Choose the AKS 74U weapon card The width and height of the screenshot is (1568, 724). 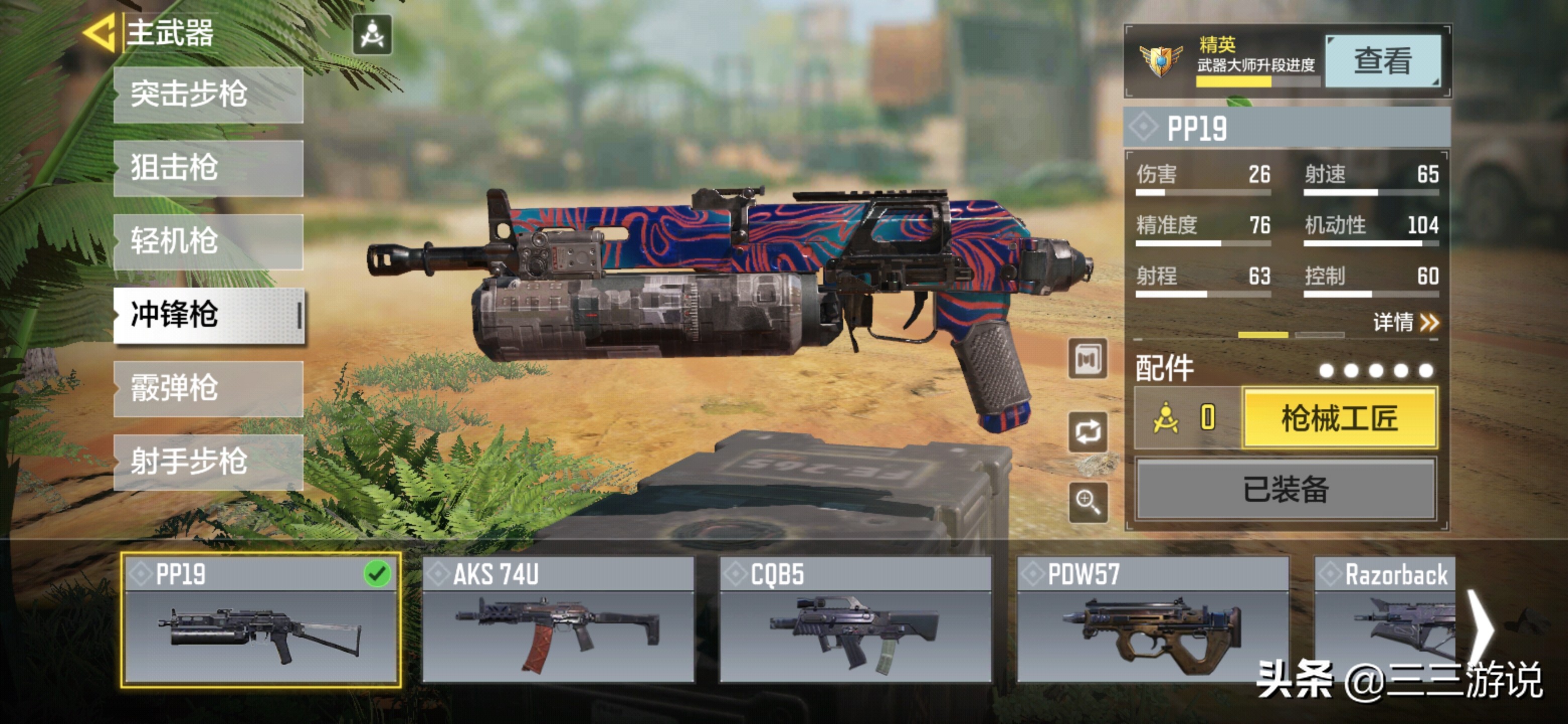[x=557, y=620]
